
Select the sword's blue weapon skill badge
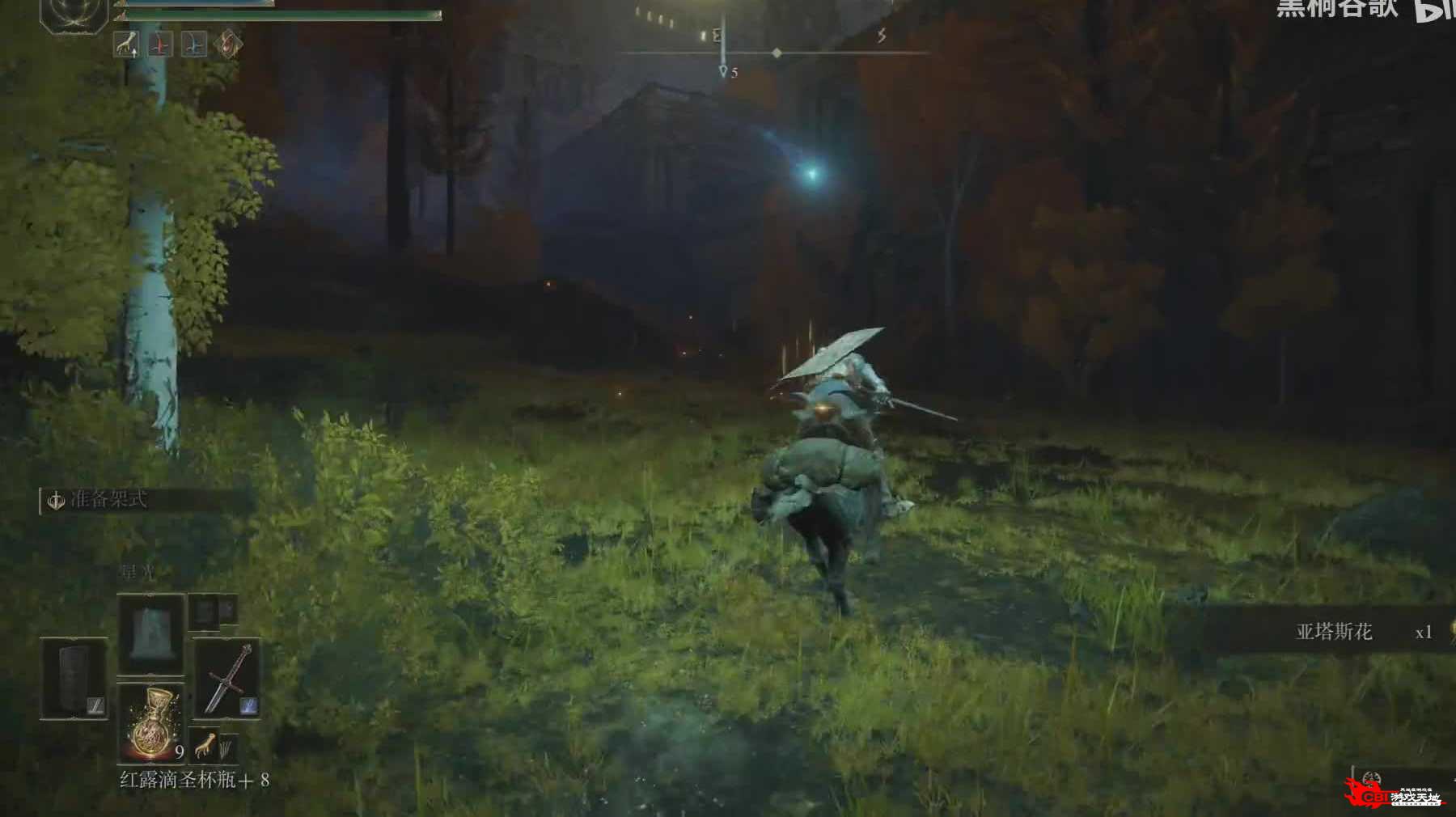pyautogui.click(x=249, y=706)
